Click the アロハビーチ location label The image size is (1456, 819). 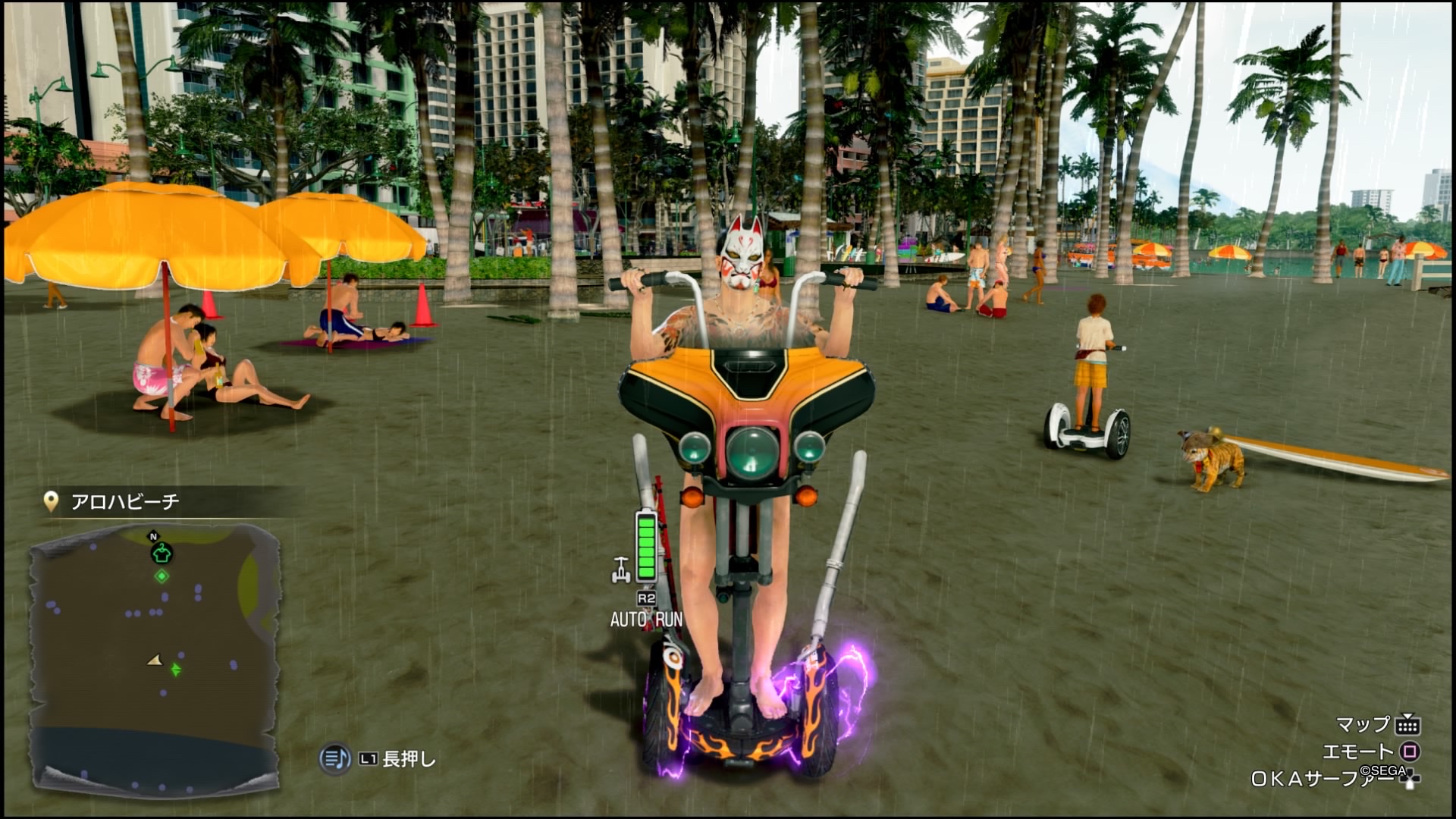125,501
